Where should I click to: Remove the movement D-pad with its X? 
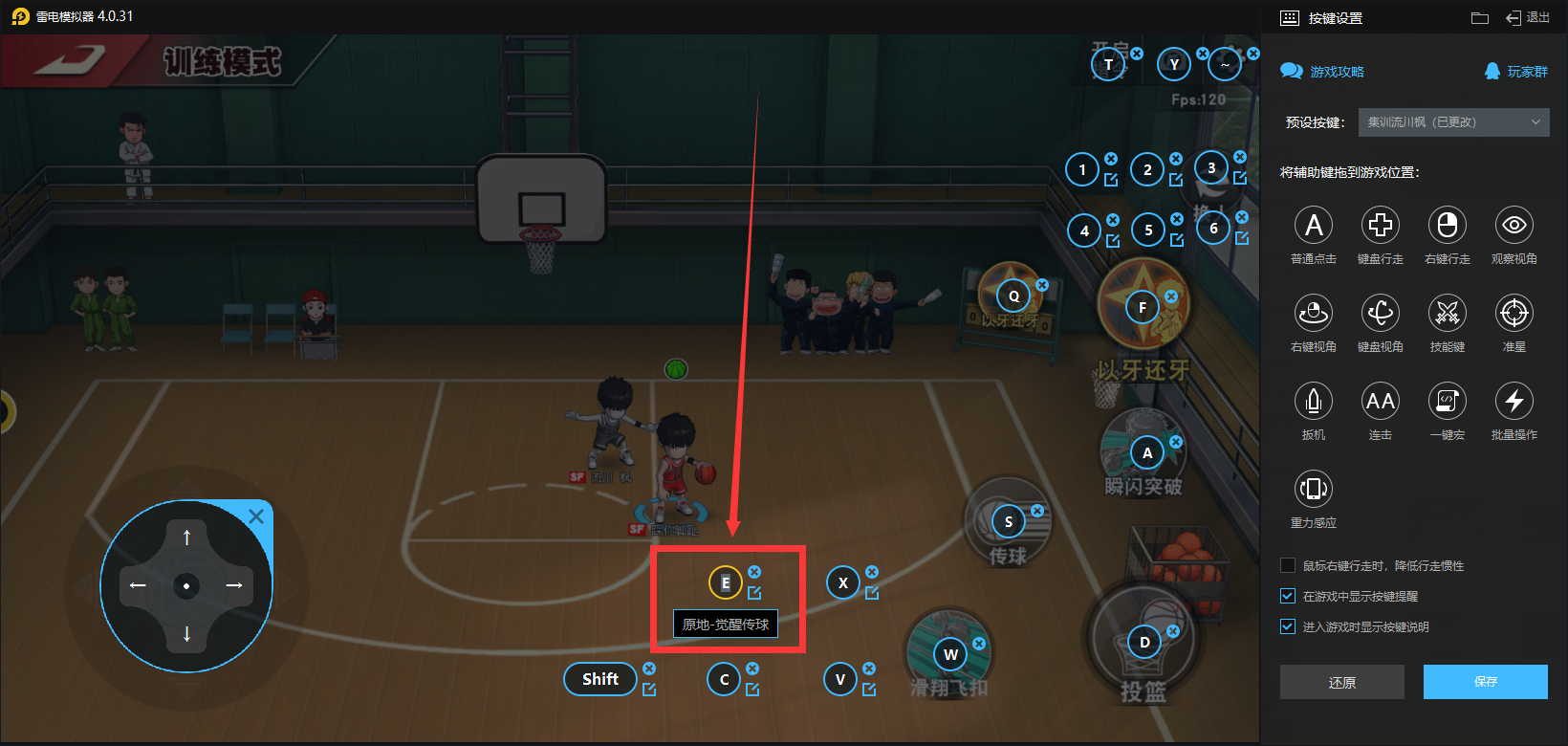click(x=256, y=517)
